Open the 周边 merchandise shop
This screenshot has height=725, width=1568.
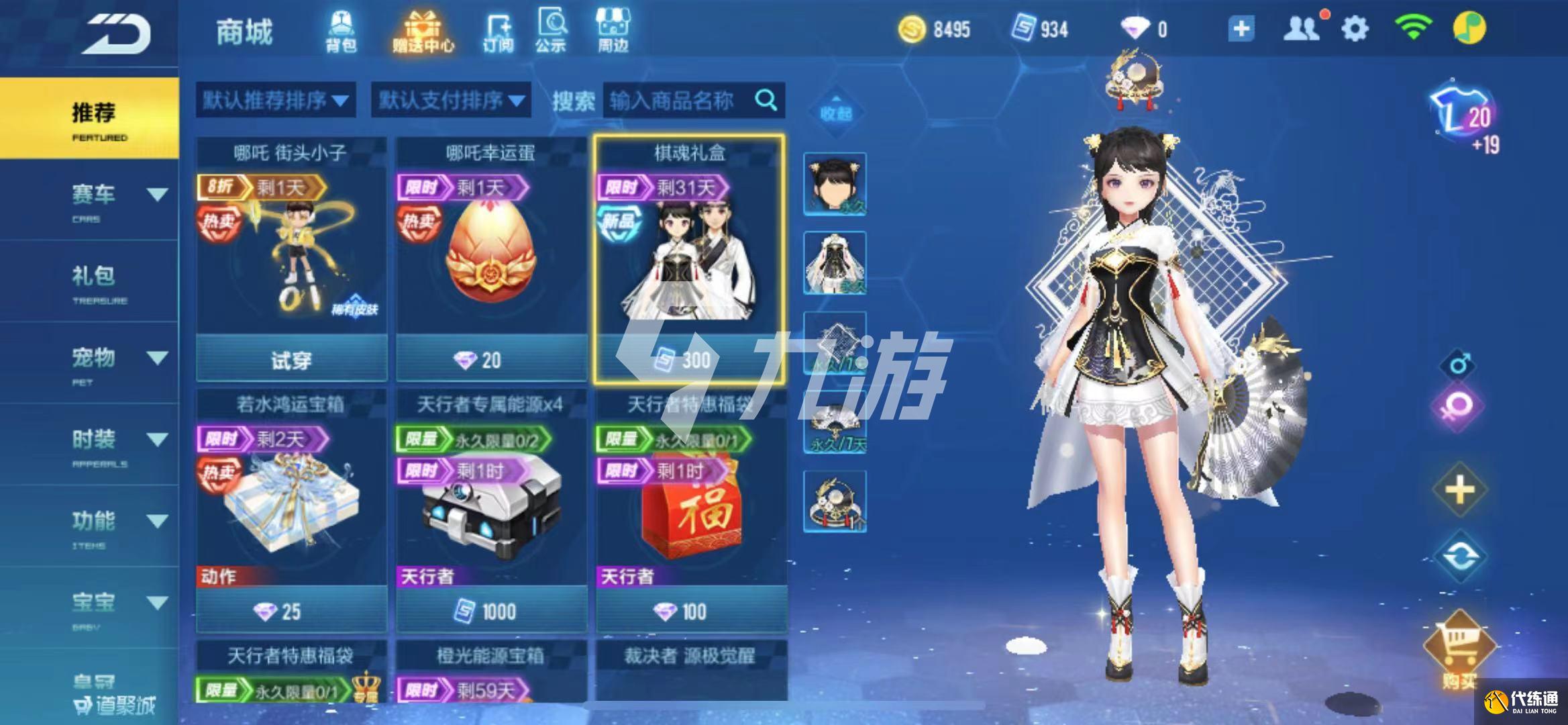tap(613, 32)
